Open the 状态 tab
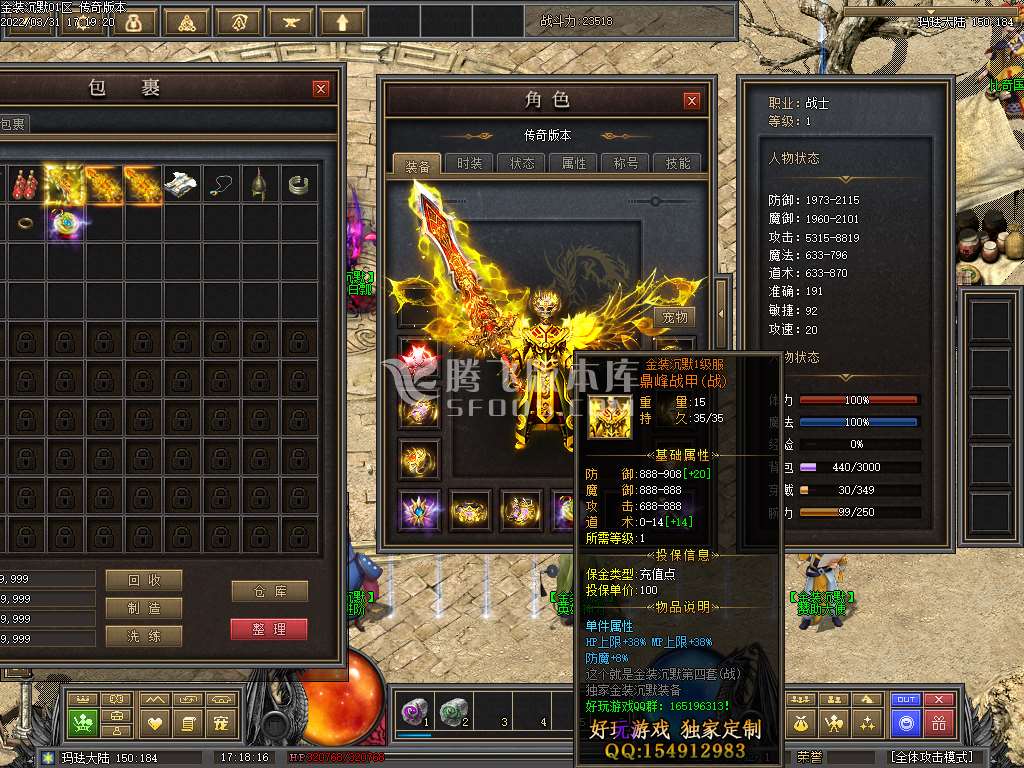 522,164
